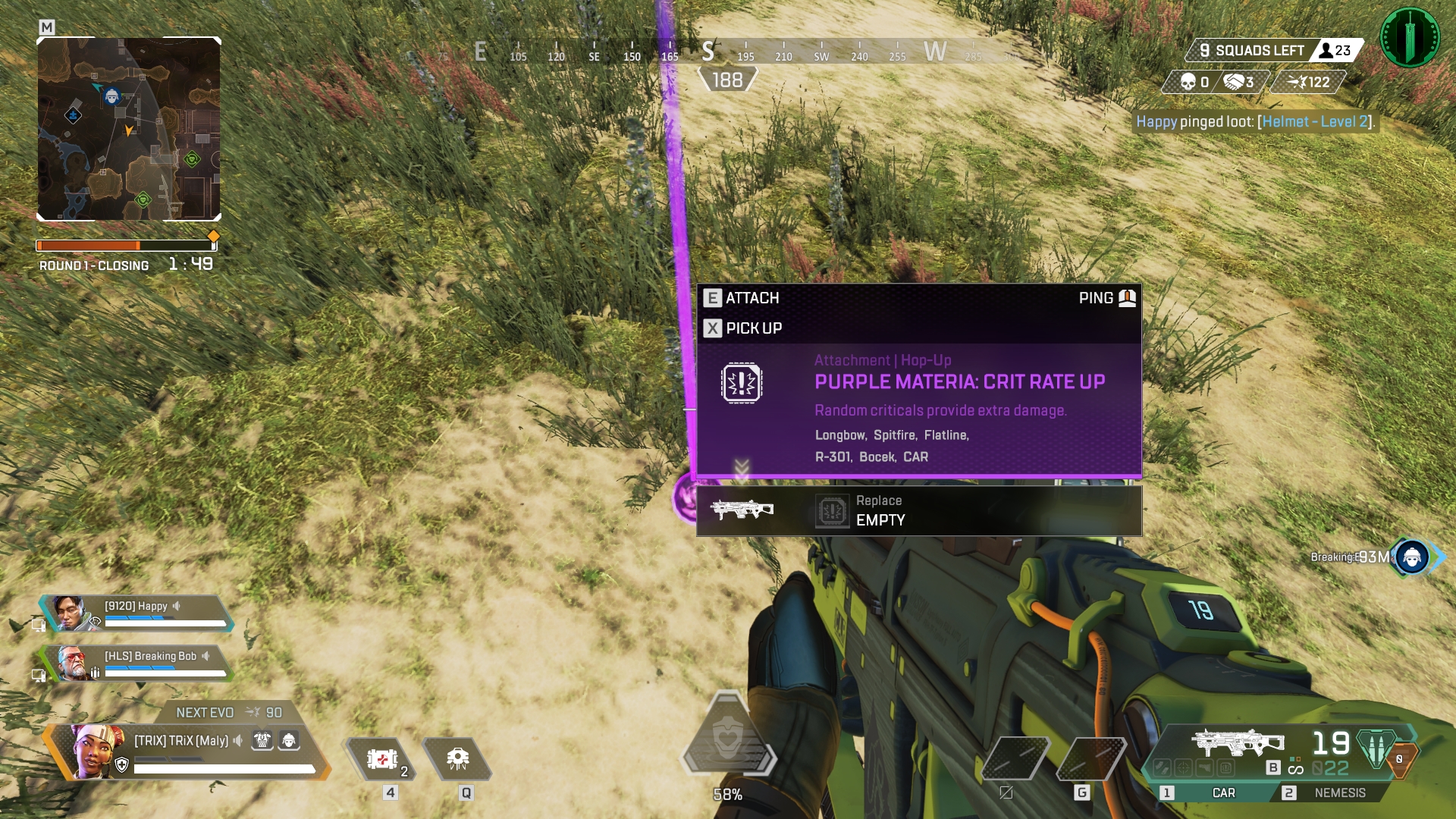Select the Replace Empty hop-up row
Viewport: 1456px width, 819px height.
tap(918, 510)
